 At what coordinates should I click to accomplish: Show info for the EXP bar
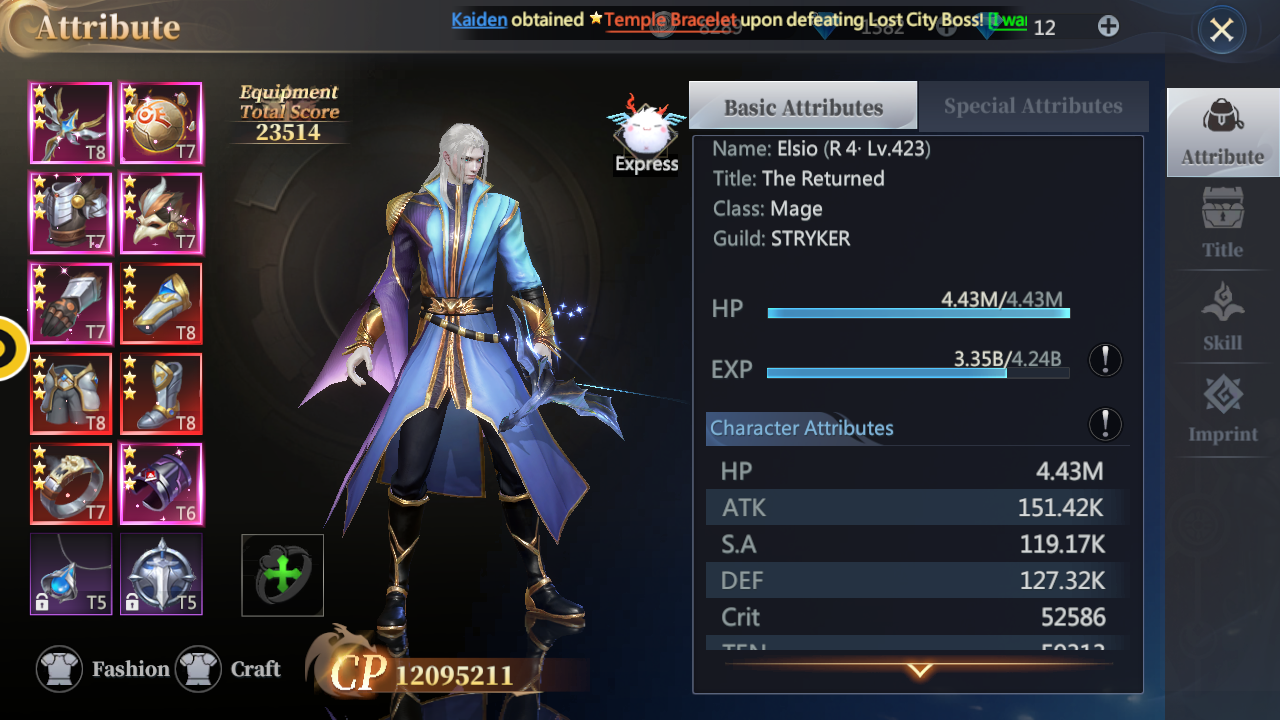click(1105, 360)
